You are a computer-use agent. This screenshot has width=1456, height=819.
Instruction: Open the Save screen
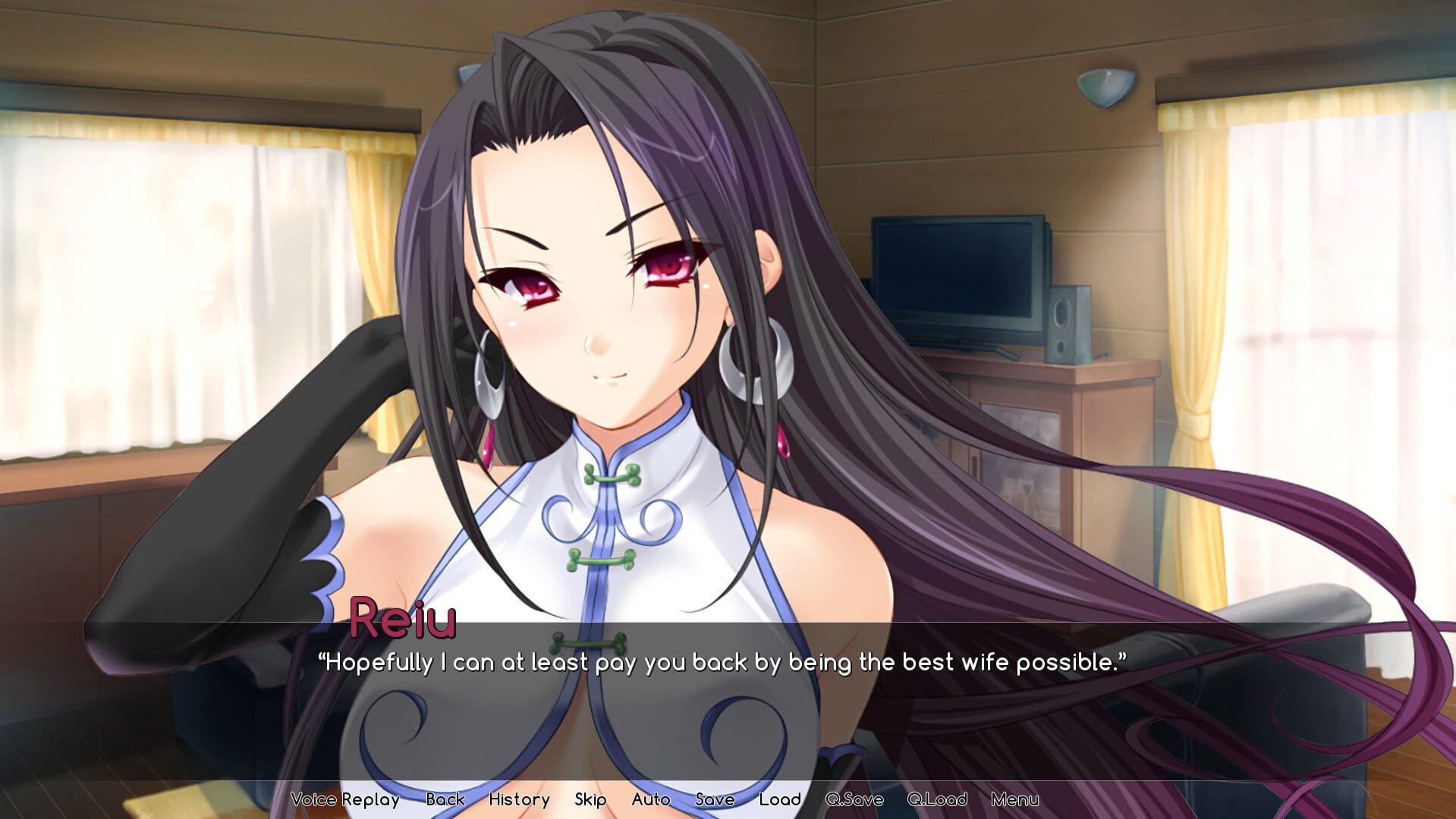coord(713,799)
